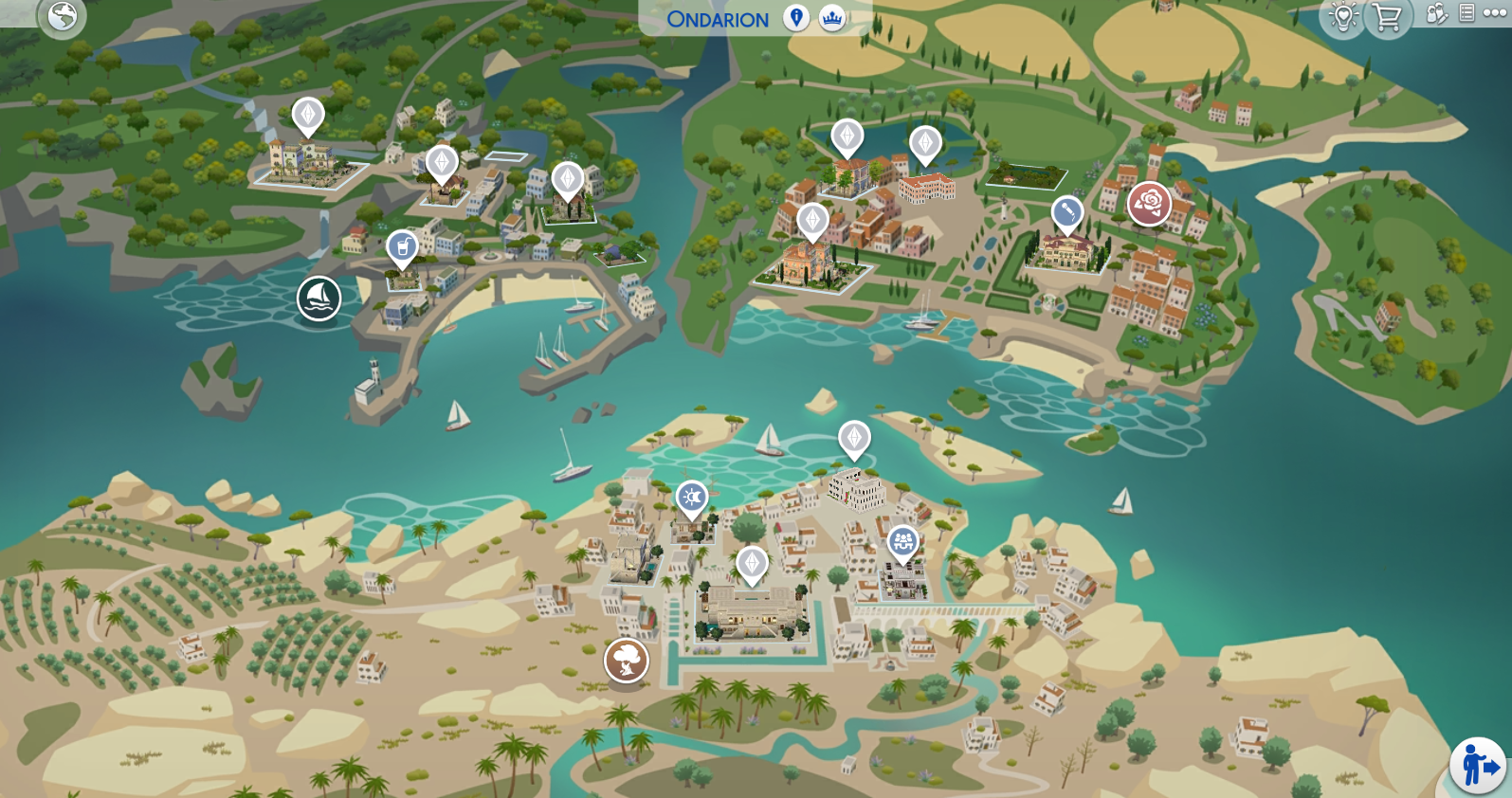Viewport: 1512px width, 798px height.
Task: Open the crown icon beside Ondarion
Action: (x=832, y=18)
